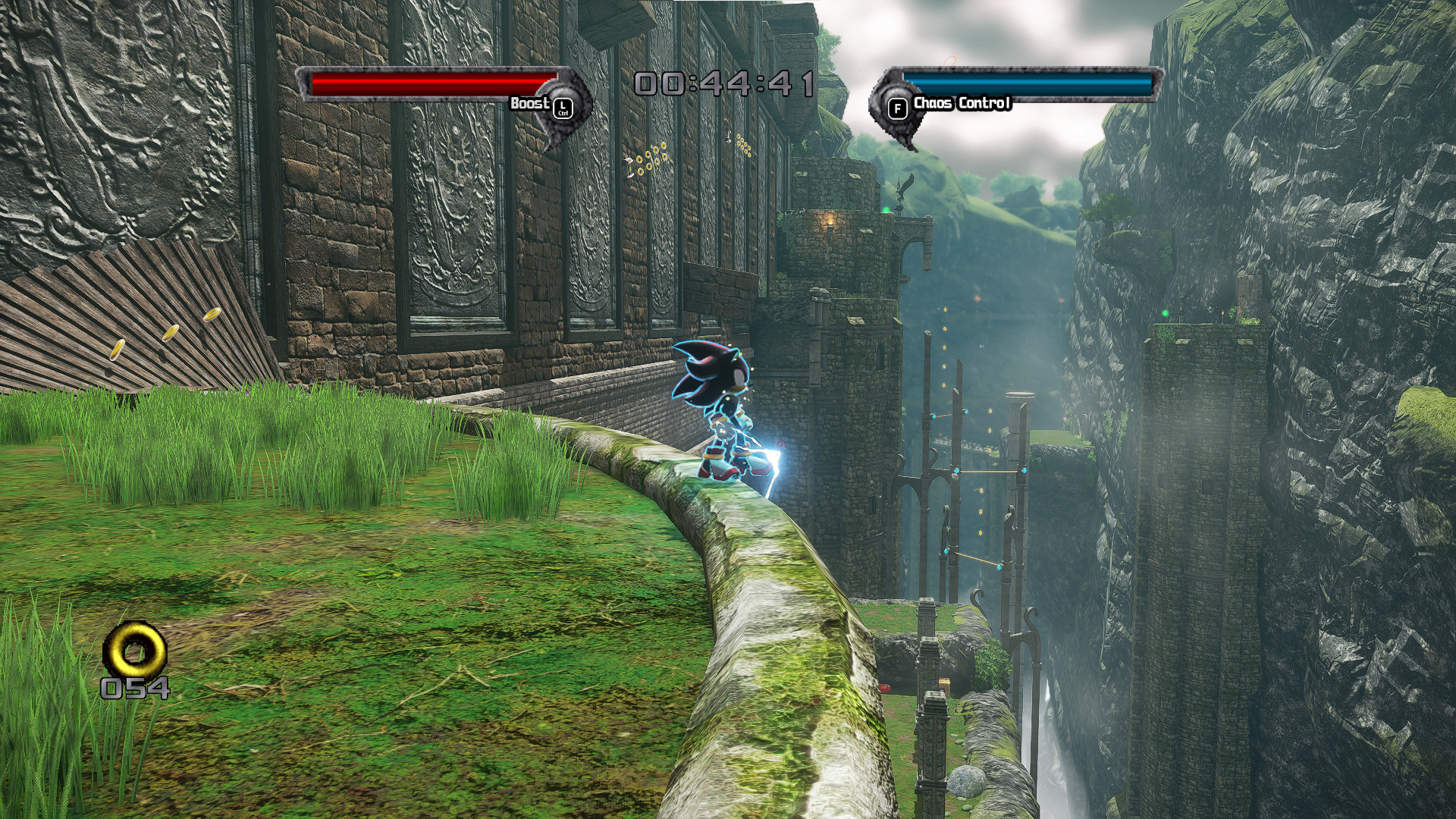The width and height of the screenshot is (1456, 819).
Task: Click the F key icon near Chaos Control
Action: point(898,107)
